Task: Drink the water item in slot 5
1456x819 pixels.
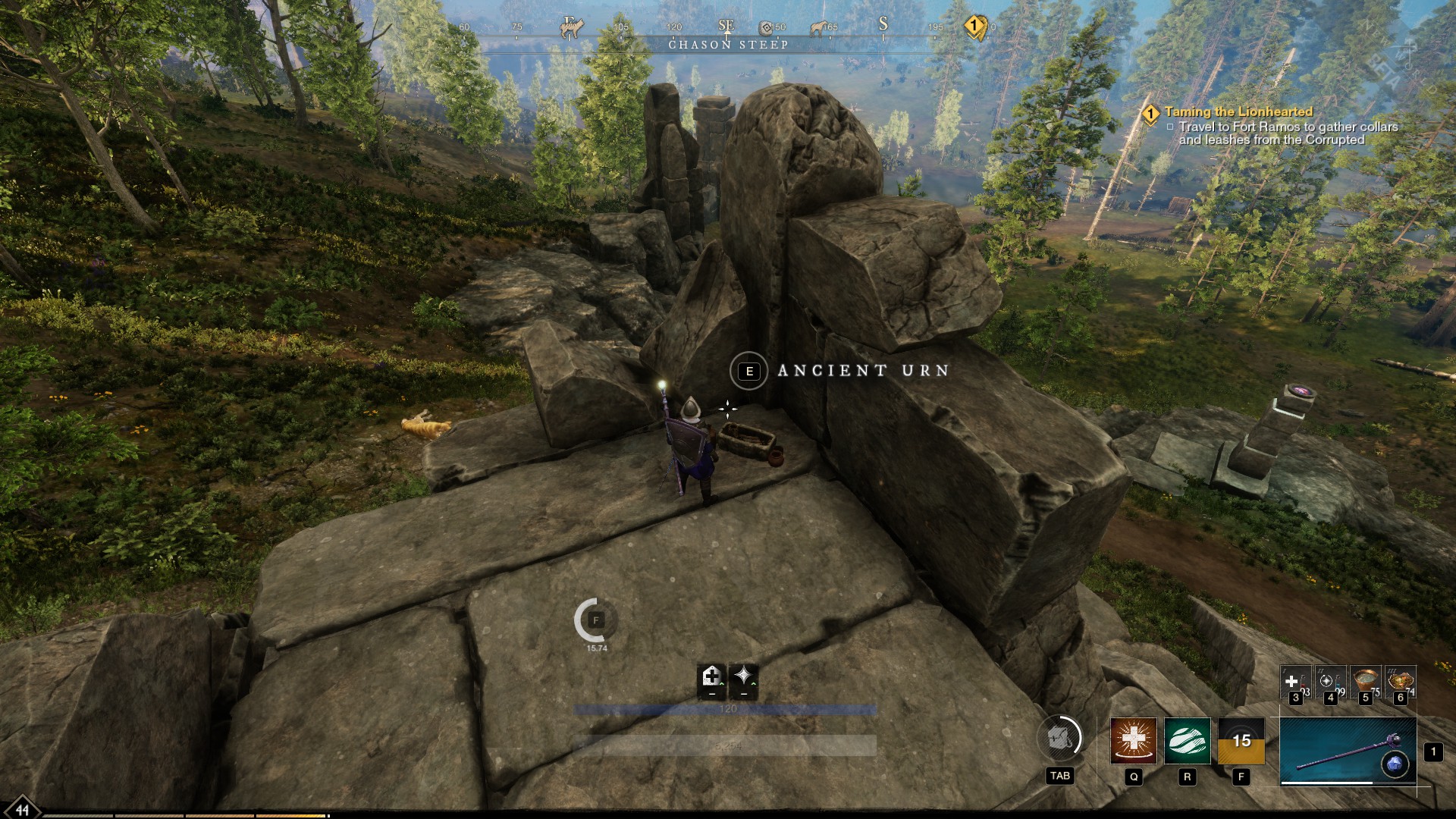Action: (1365, 680)
